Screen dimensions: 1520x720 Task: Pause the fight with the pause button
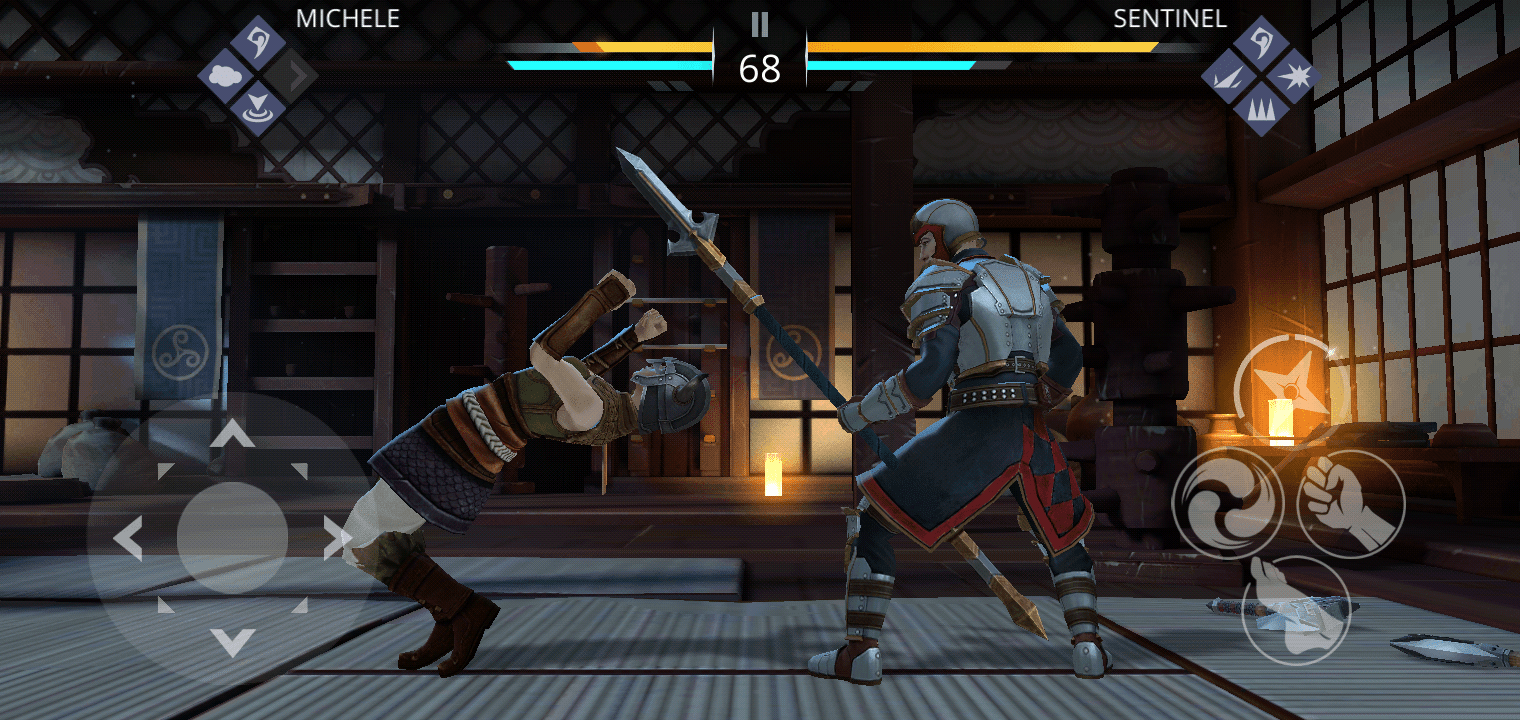coord(760,24)
